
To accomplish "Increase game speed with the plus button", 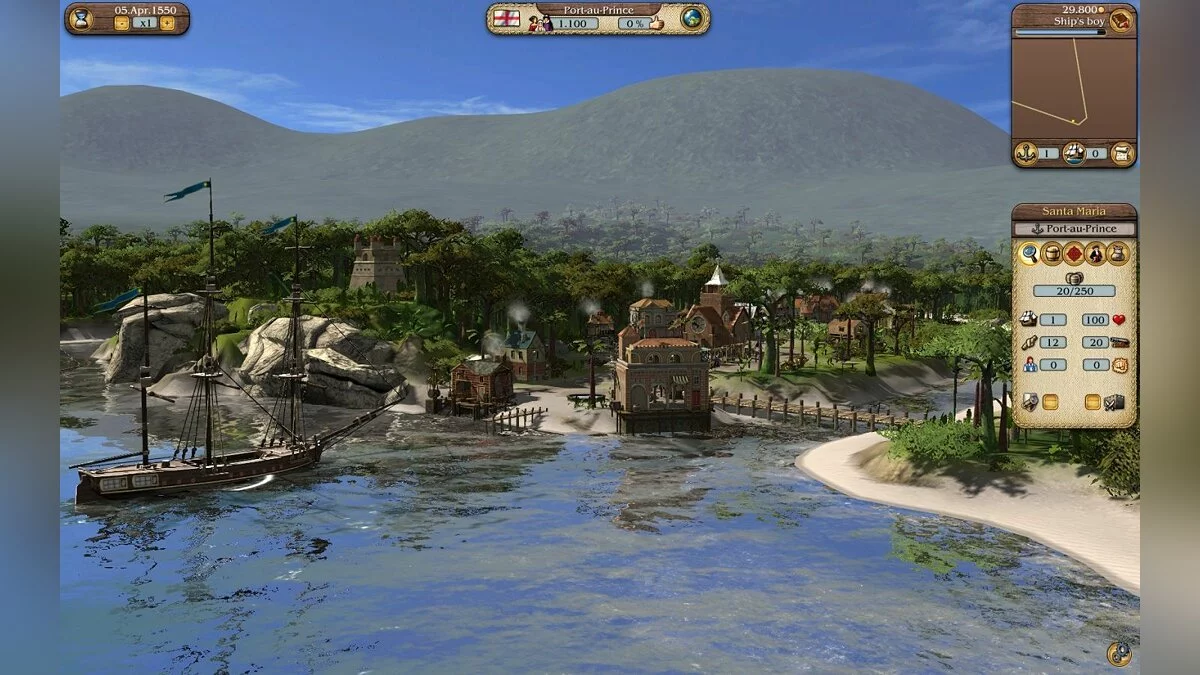I will [170, 23].
